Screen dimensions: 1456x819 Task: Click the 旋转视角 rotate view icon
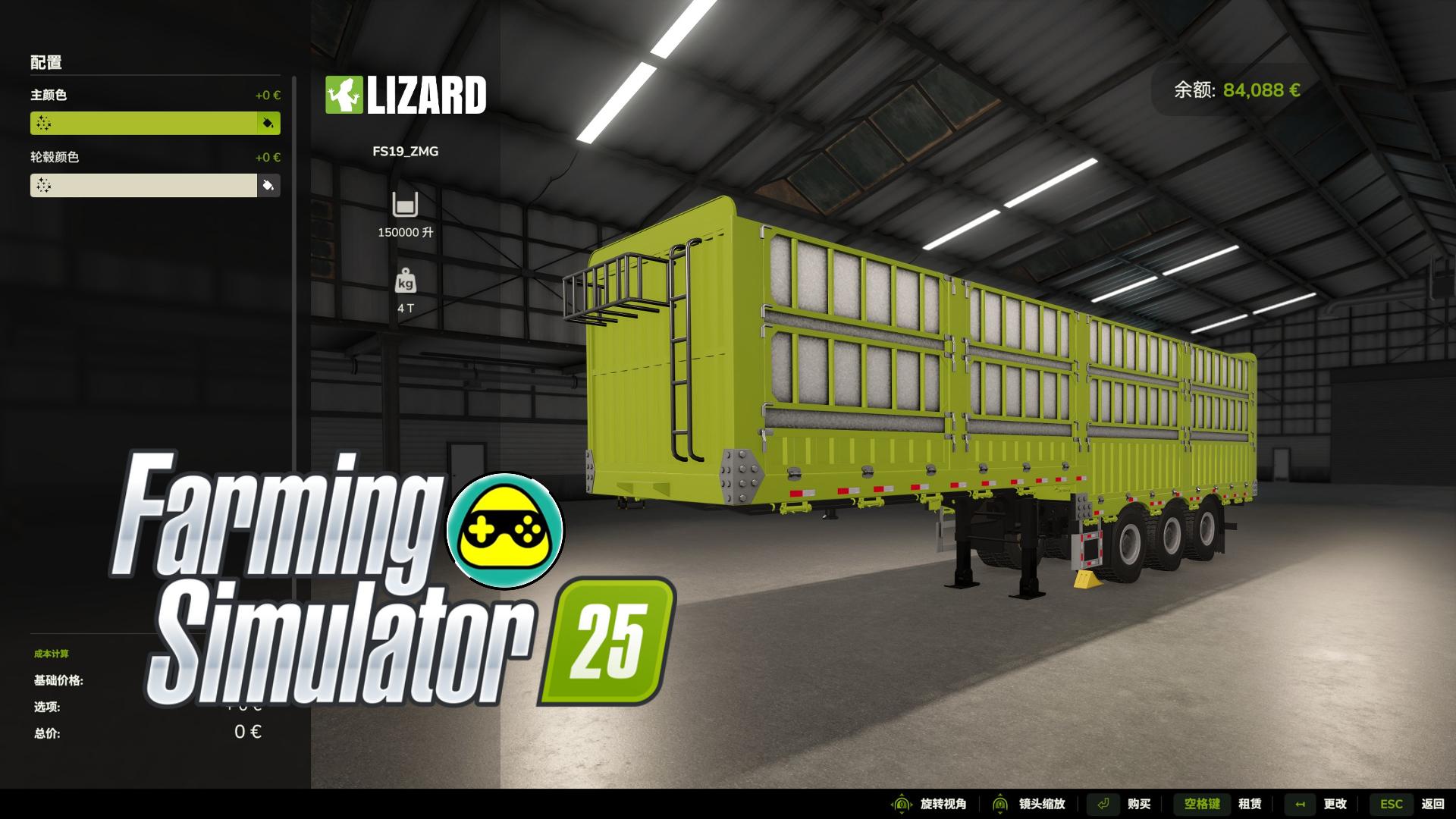click(901, 803)
